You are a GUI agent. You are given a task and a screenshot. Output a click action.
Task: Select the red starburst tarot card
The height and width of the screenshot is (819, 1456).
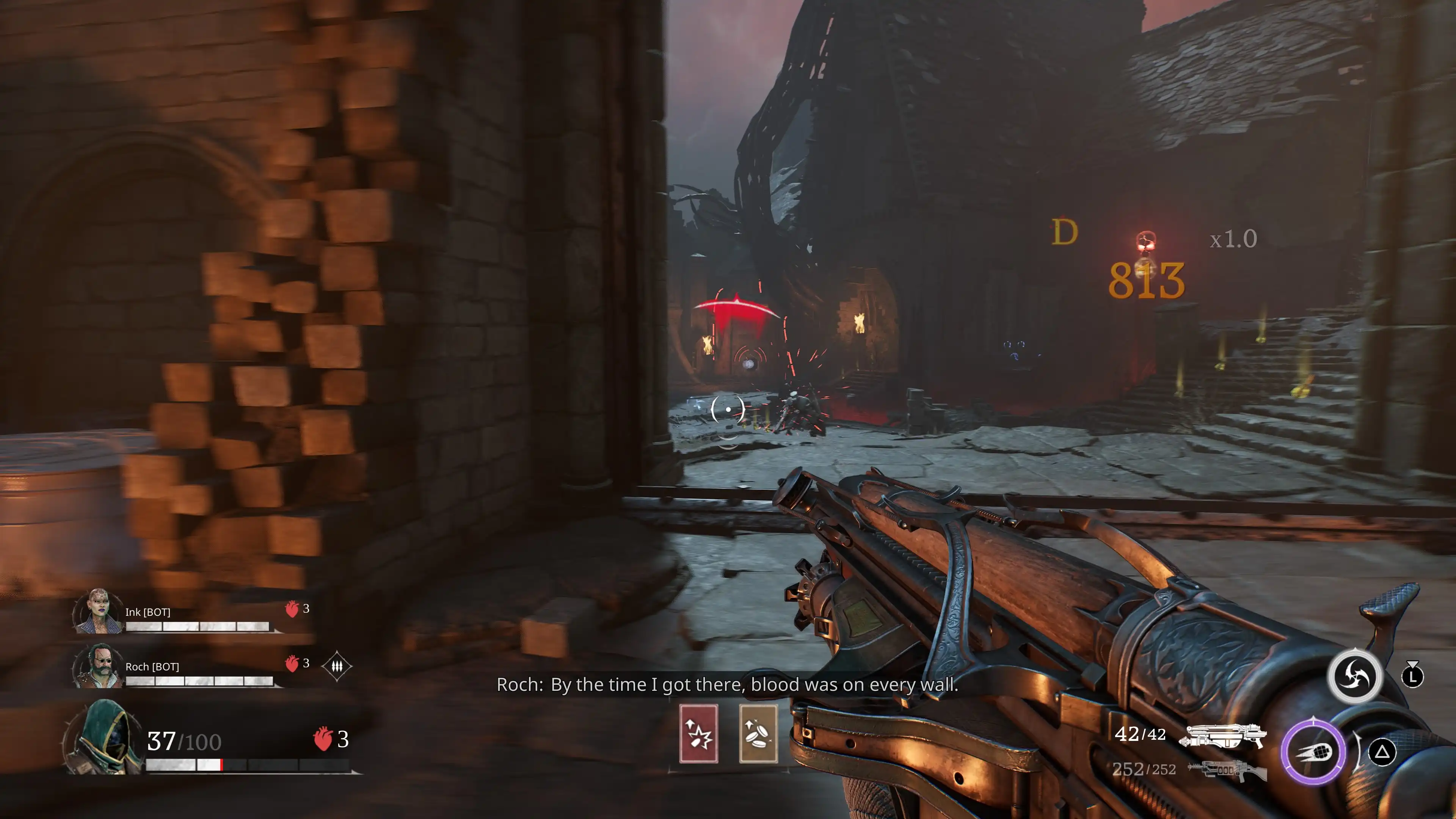click(698, 734)
